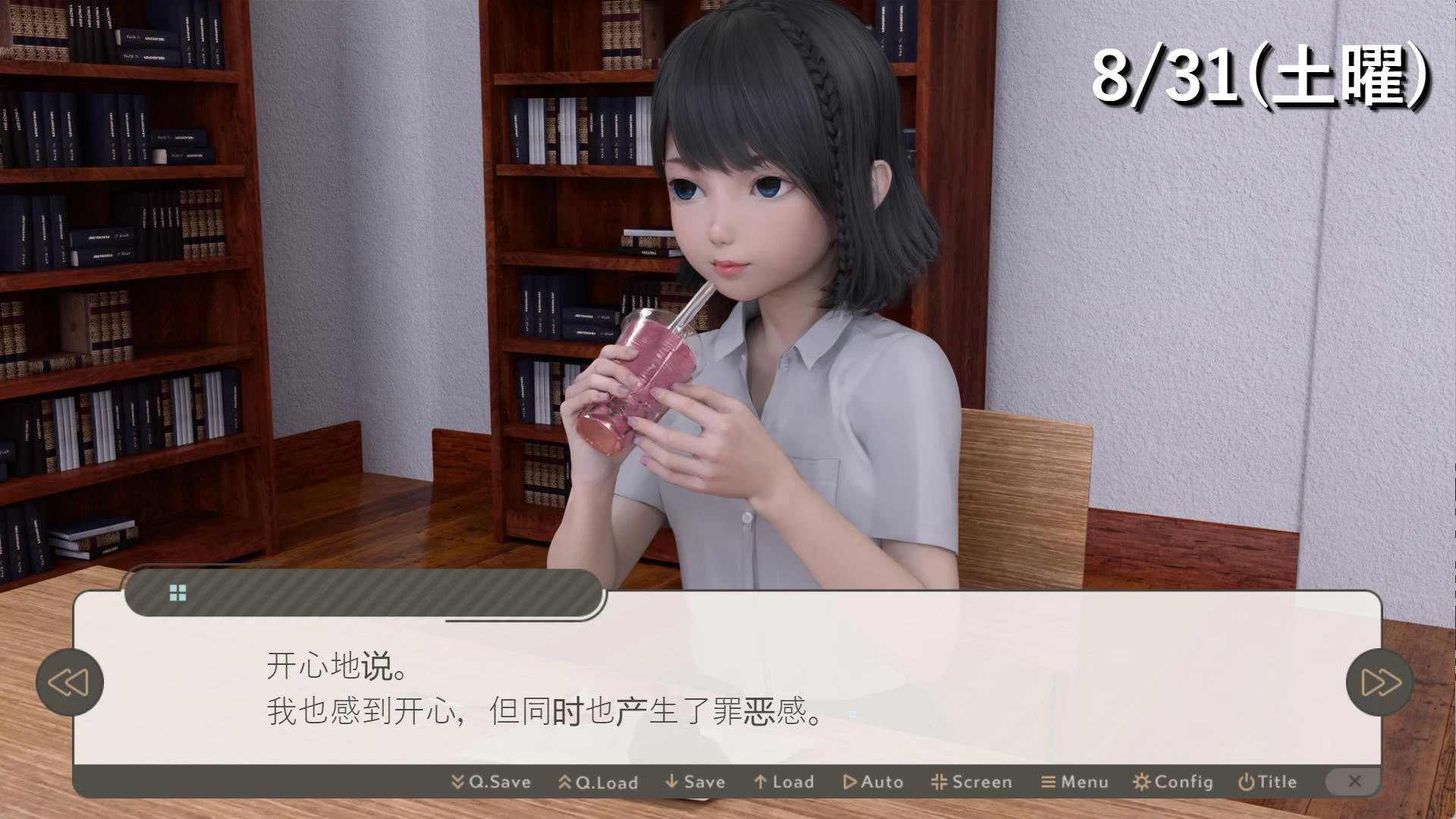The width and height of the screenshot is (1456, 819).
Task: Open the Load screen
Action: pos(784,782)
